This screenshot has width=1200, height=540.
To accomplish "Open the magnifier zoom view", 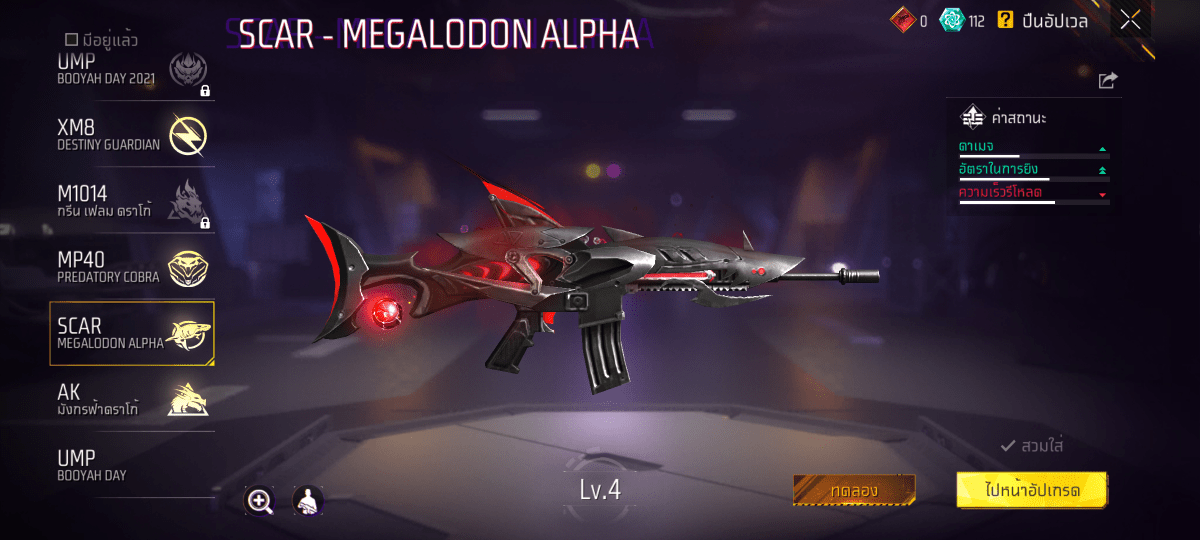I will tap(260, 501).
